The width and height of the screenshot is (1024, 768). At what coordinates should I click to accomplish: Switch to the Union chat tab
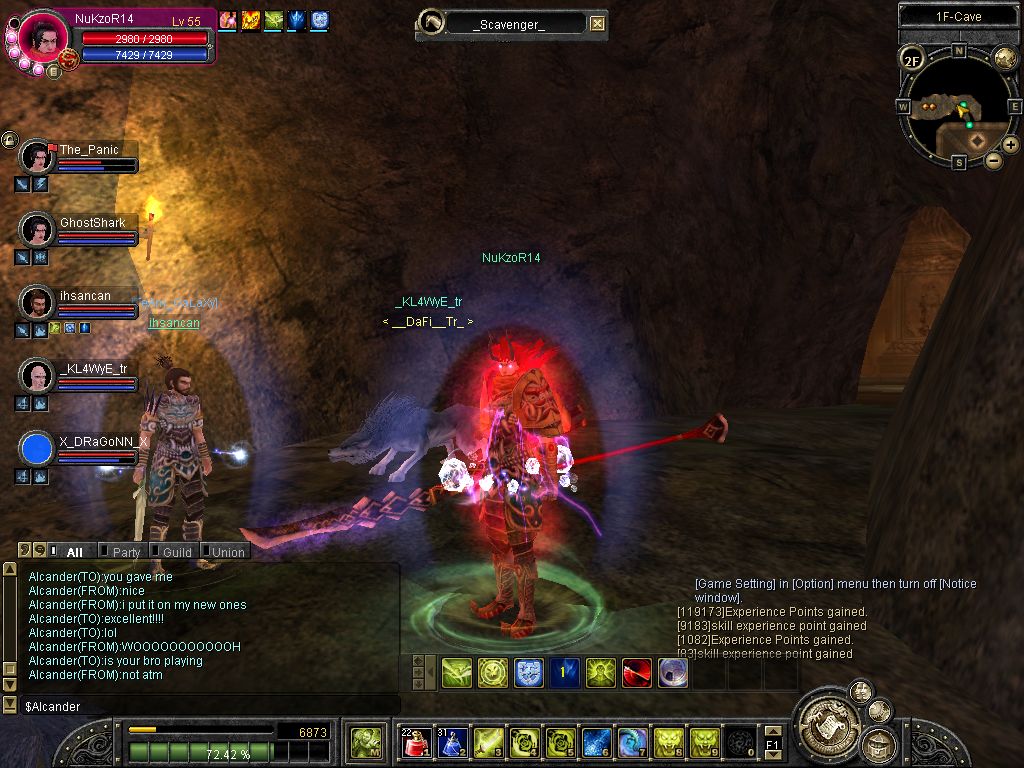pos(227,551)
